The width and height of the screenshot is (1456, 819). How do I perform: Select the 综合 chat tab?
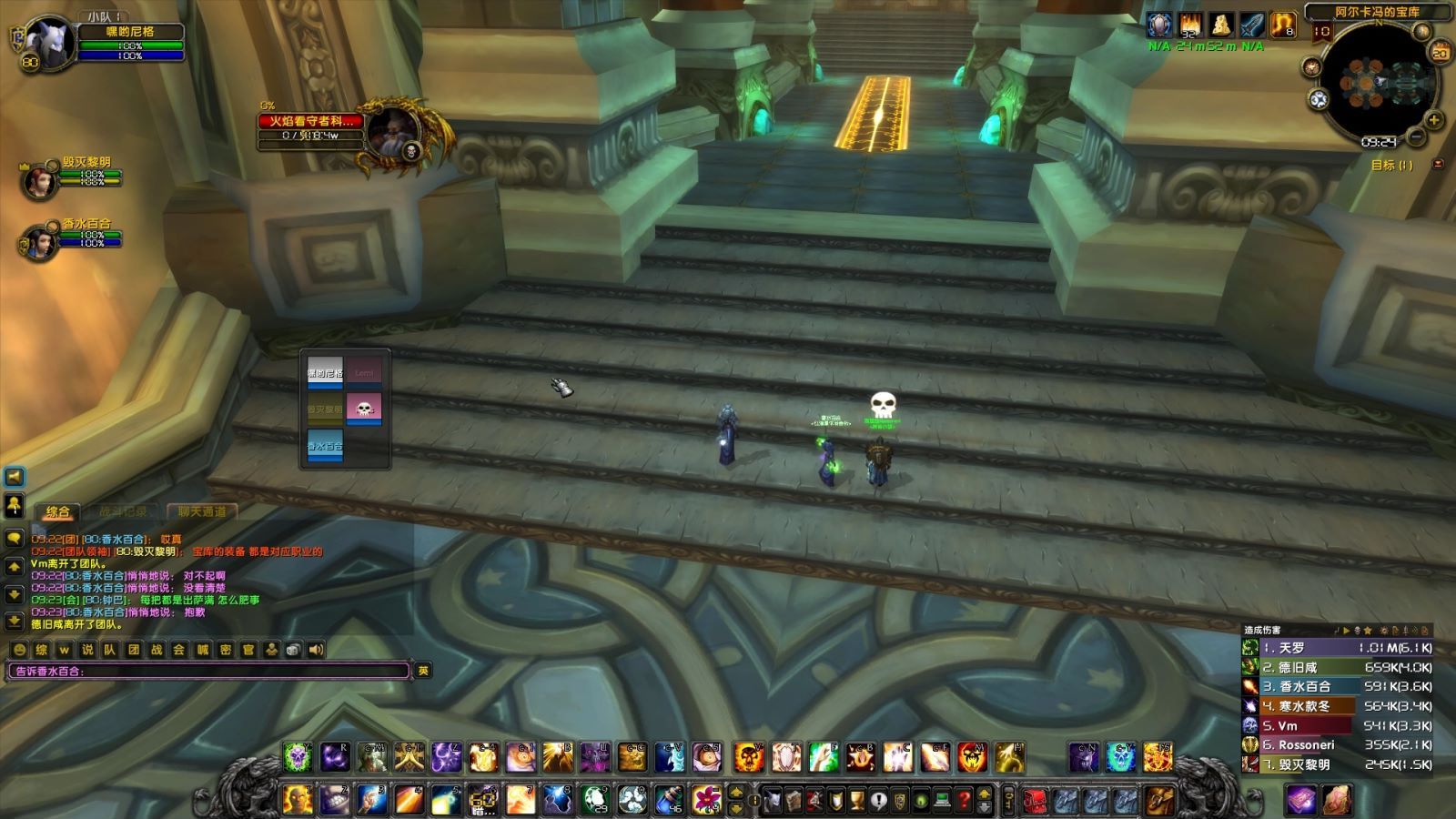58,511
